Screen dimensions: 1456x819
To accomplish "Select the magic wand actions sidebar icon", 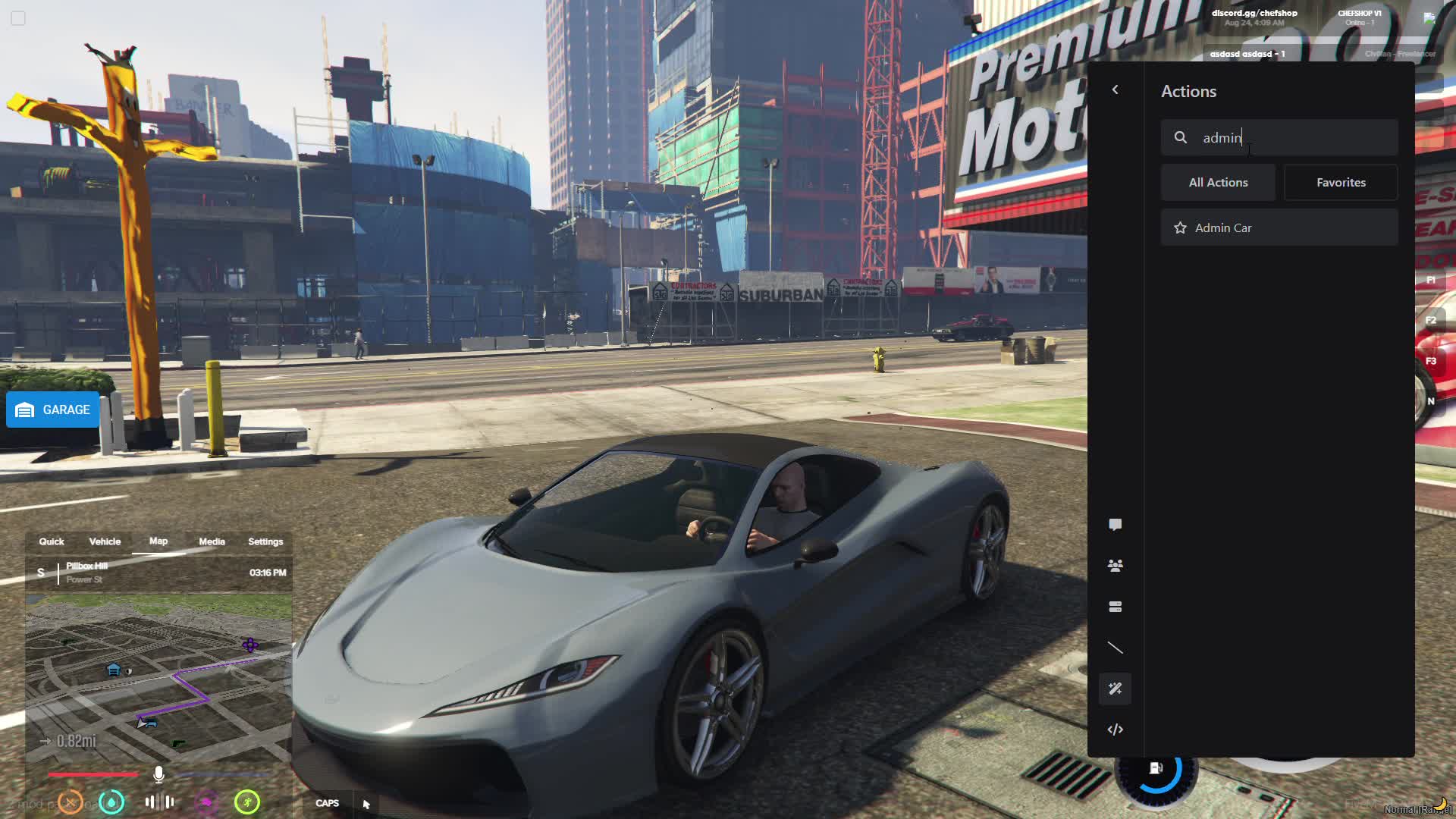I will [1115, 689].
